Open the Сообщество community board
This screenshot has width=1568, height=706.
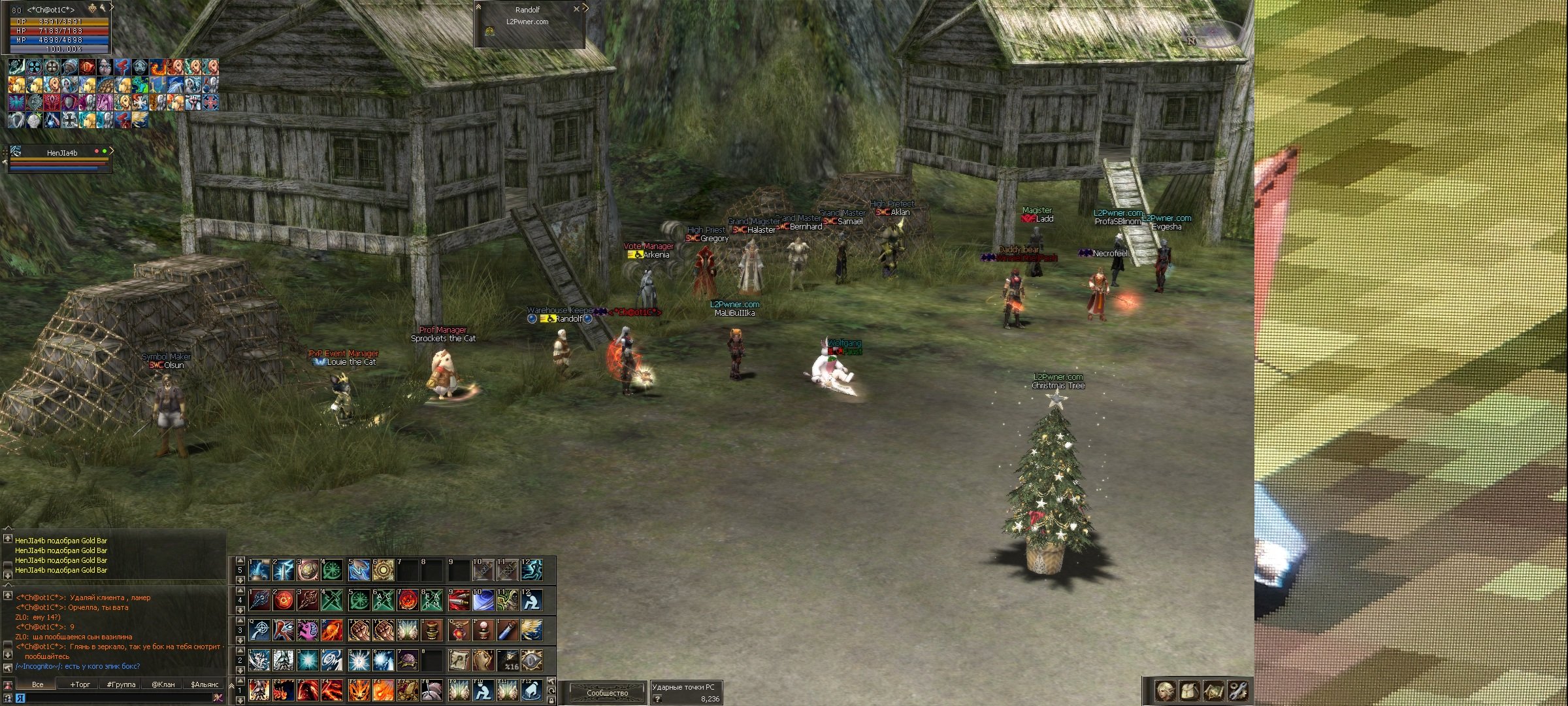(607, 692)
